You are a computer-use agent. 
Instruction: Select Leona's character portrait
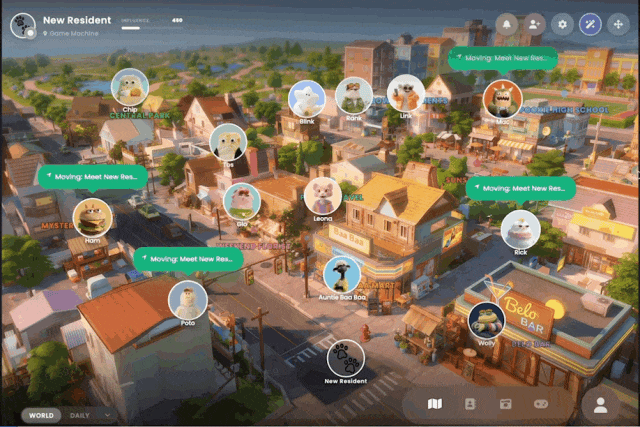[x=322, y=195]
